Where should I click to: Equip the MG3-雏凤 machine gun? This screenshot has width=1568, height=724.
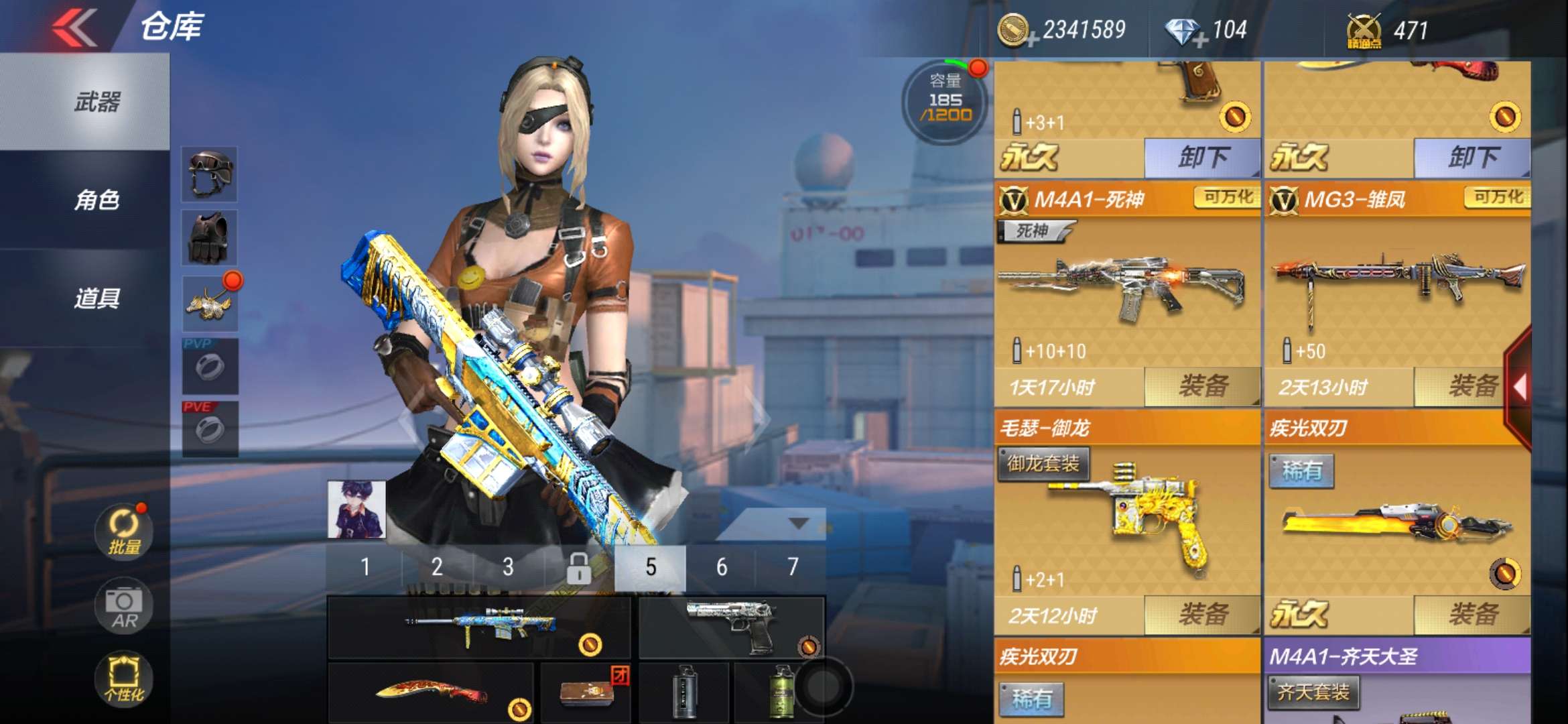[x=1472, y=387]
